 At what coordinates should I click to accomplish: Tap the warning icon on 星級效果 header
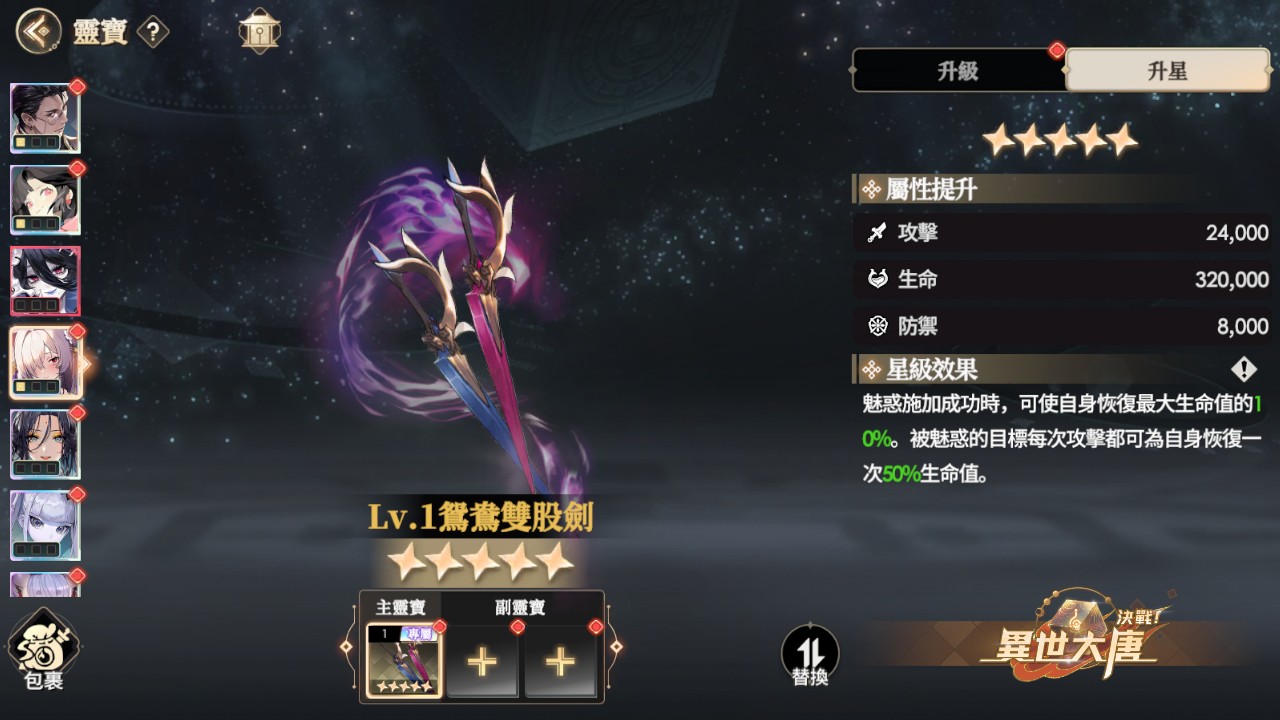tap(1243, 369)
